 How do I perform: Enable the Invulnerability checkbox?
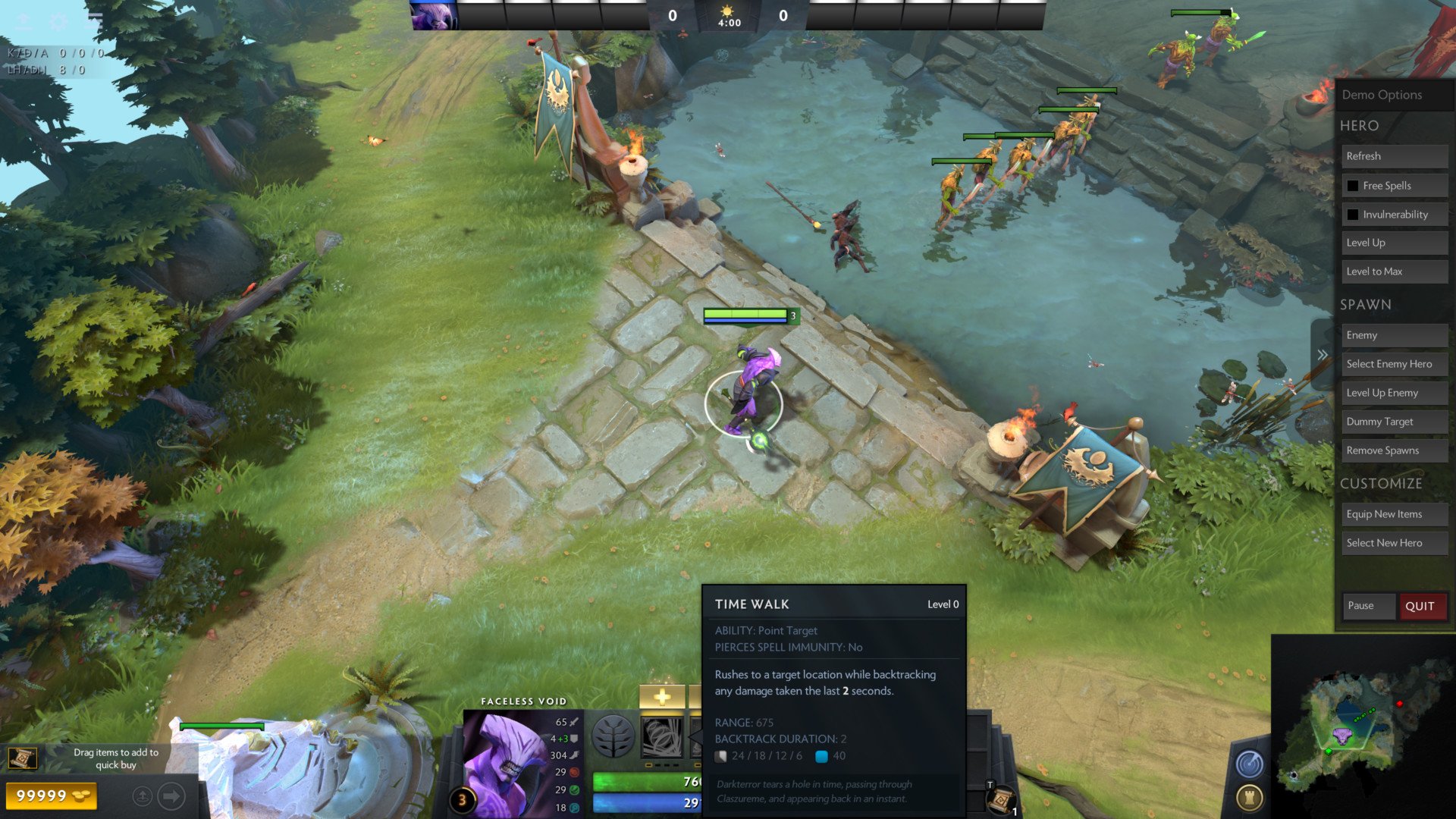(x=1354, y=214)
